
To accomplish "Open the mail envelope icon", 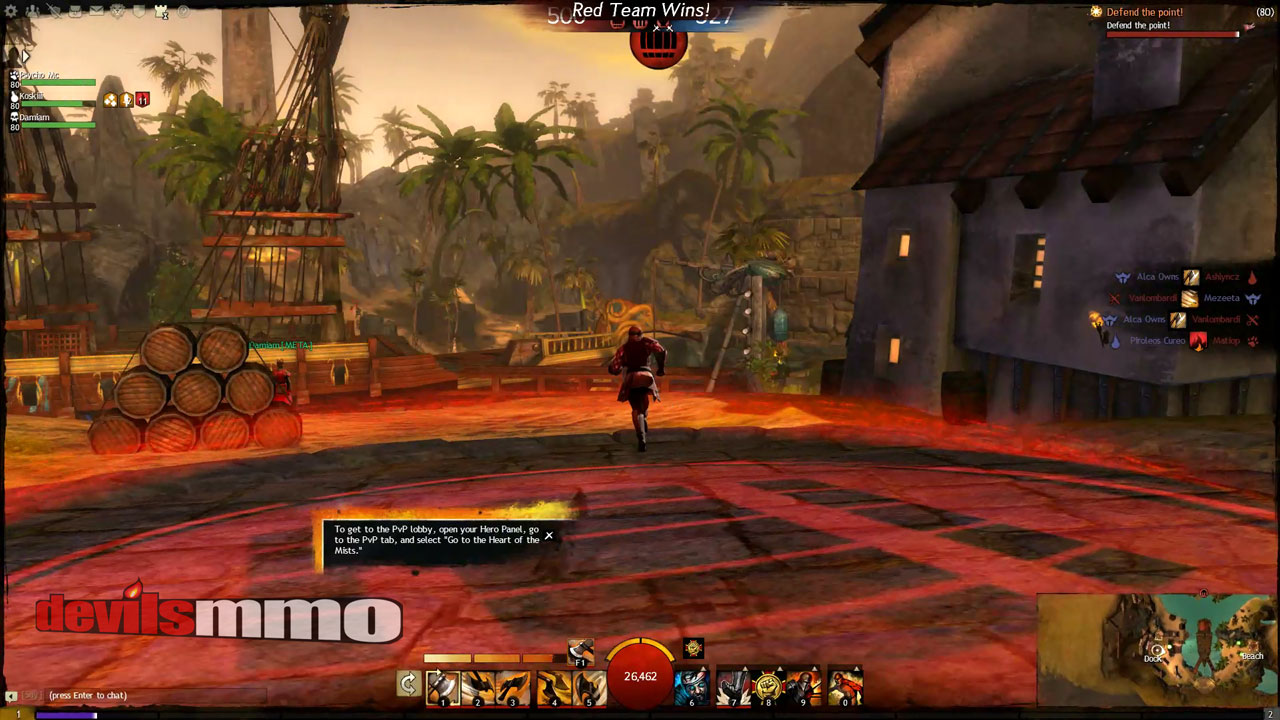I will [96, 11].
